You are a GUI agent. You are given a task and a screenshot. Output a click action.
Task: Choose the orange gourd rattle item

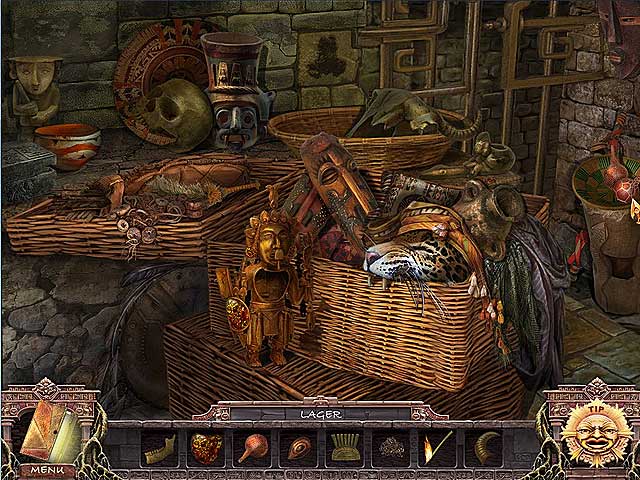click(x=252, y=446)
